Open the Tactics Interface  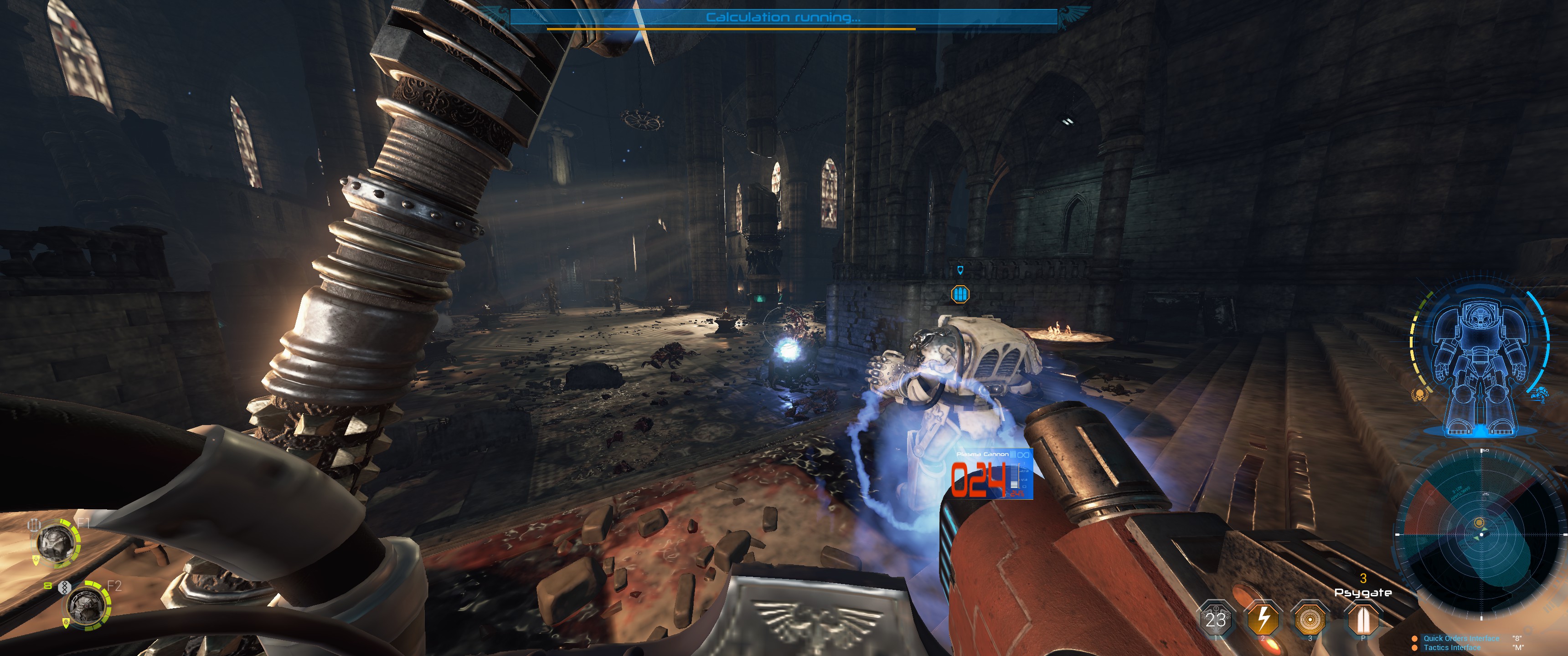pos(1452,647)
